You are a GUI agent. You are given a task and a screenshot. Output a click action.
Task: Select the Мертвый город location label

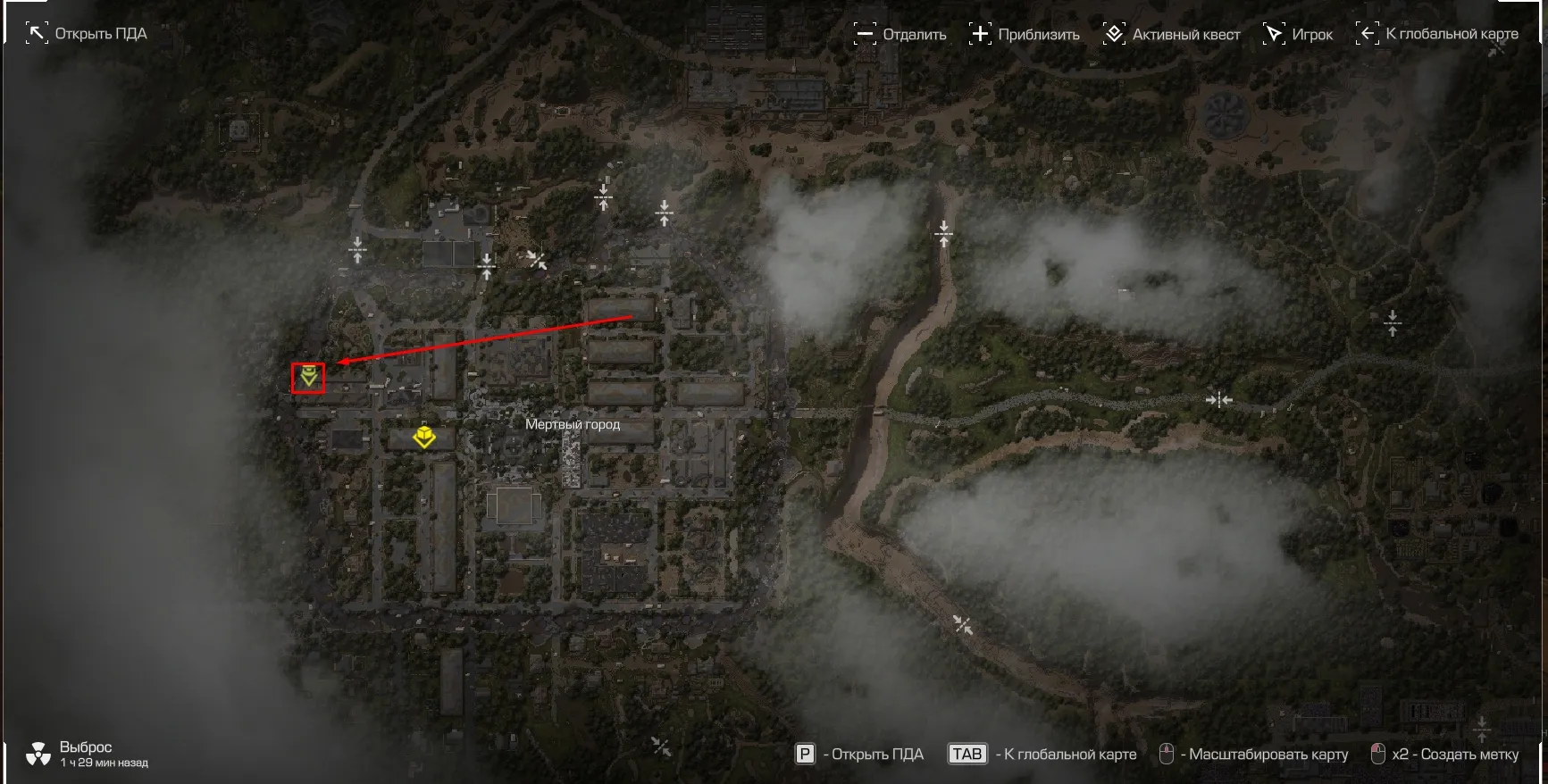click(572, 424)
